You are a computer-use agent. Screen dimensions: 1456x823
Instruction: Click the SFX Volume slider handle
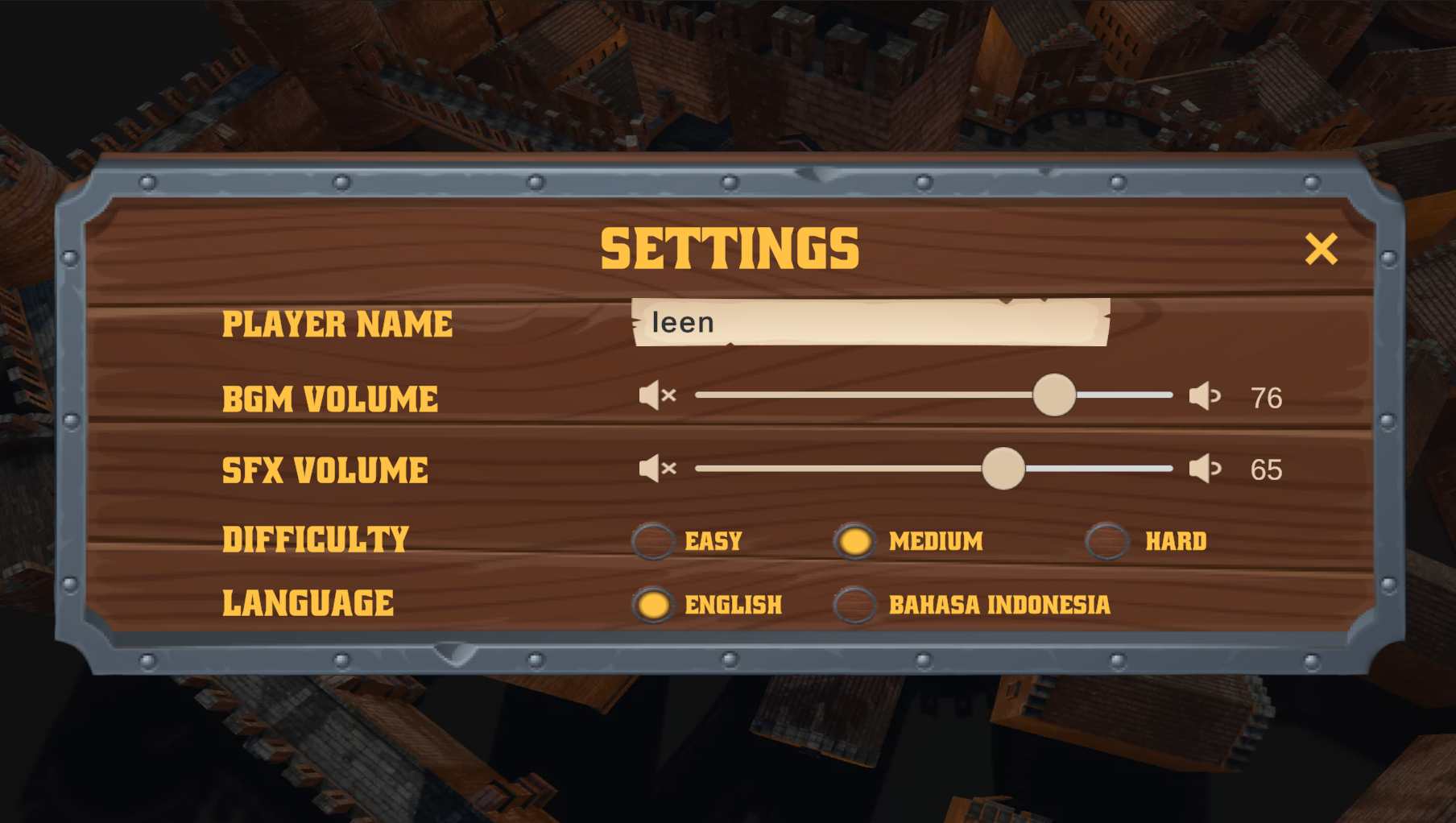pyautogui.click(x=1003, y=468)
